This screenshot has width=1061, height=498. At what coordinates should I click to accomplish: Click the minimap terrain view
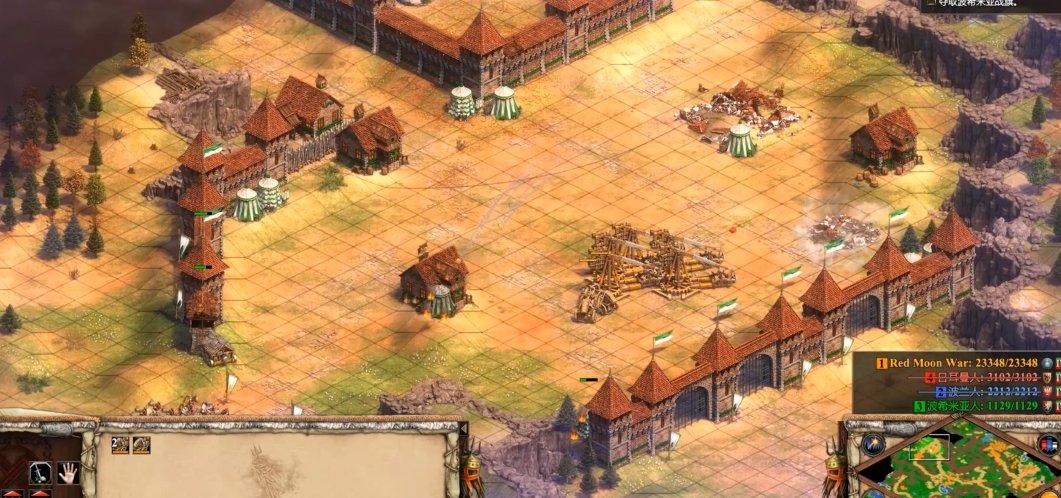click(x=960, y=465)
